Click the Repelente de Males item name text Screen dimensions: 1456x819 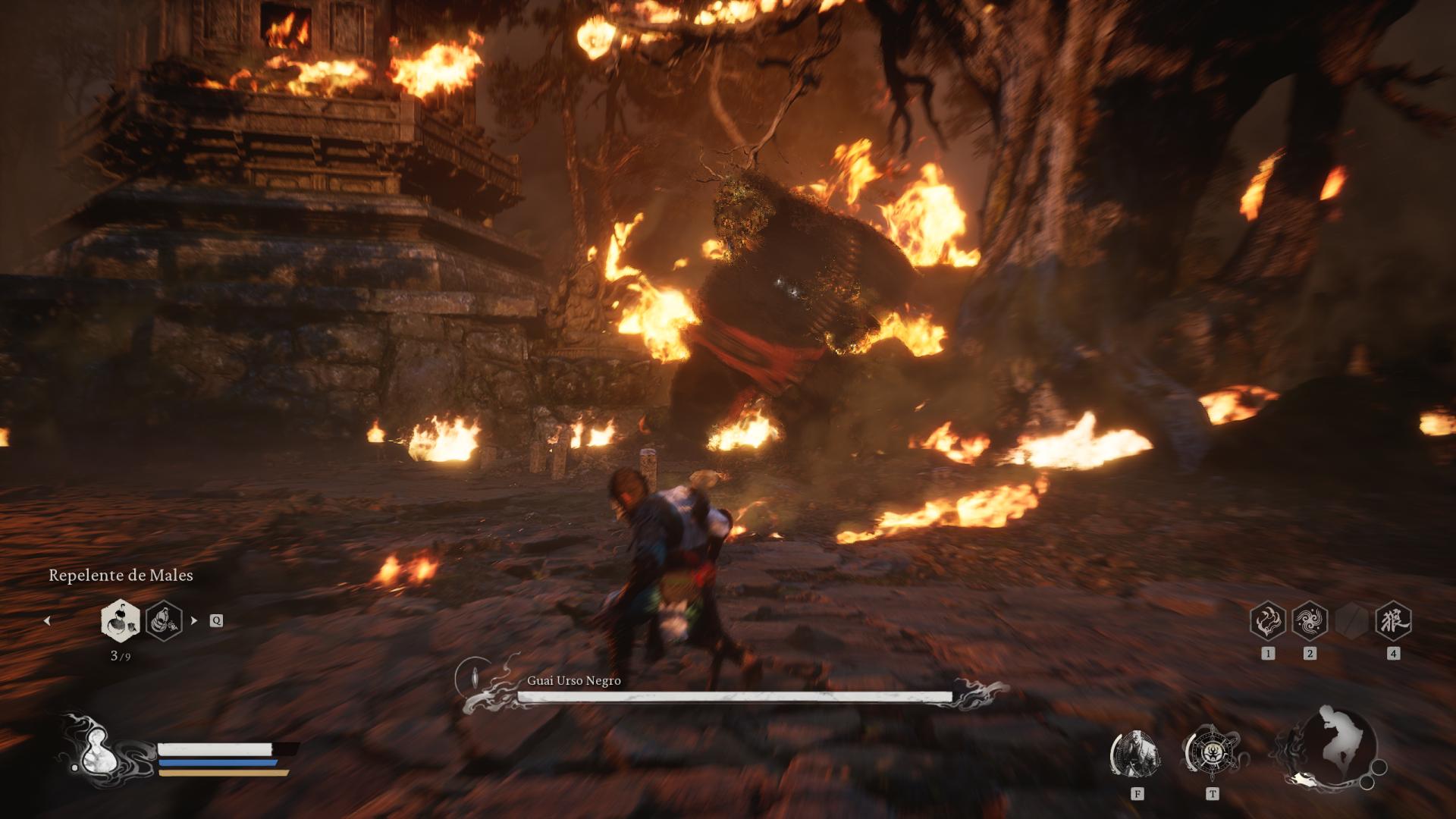click(121, 576)
